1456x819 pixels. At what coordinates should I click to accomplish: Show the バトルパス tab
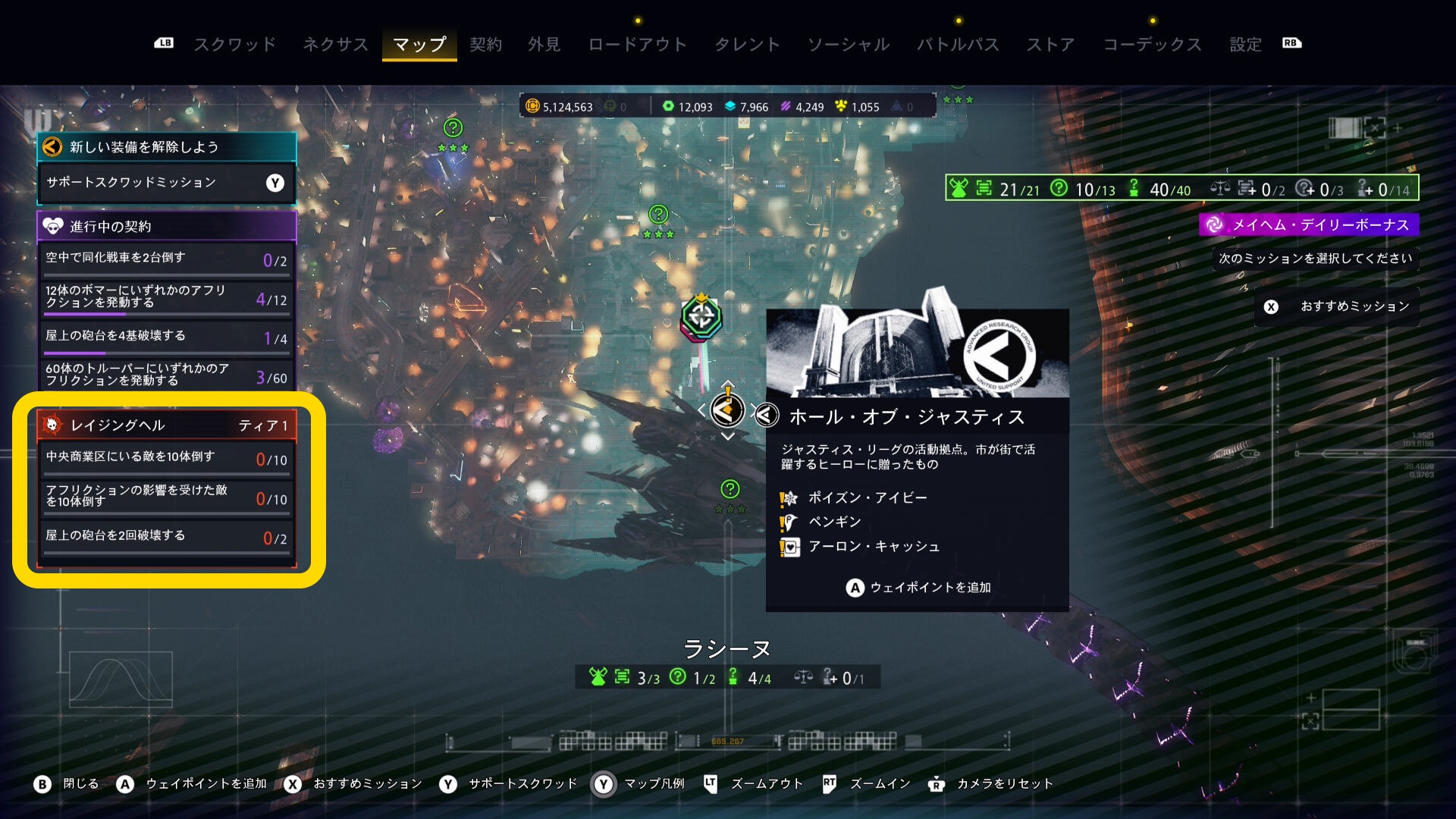click(958, 45)
